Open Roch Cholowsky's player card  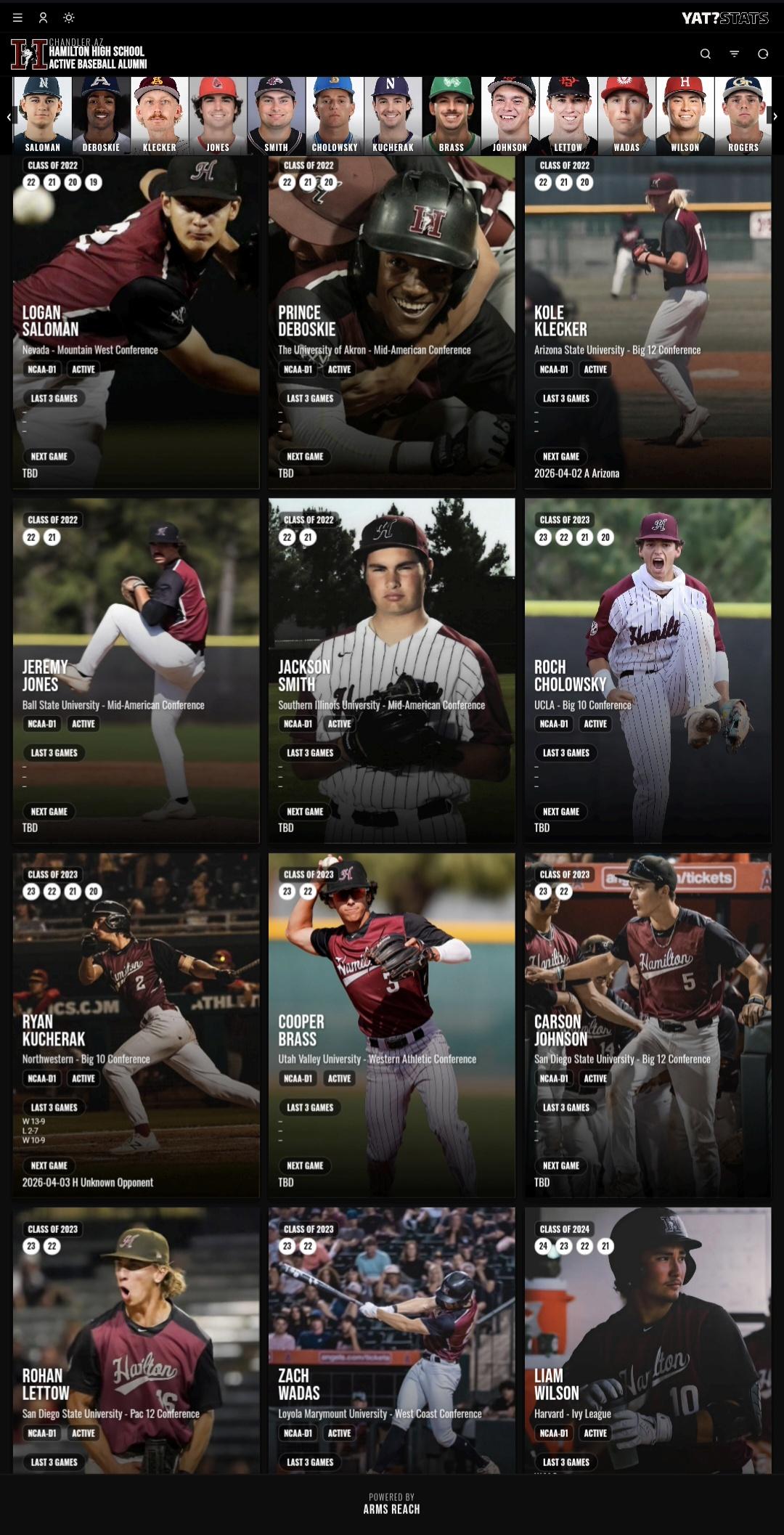point(648,670)
